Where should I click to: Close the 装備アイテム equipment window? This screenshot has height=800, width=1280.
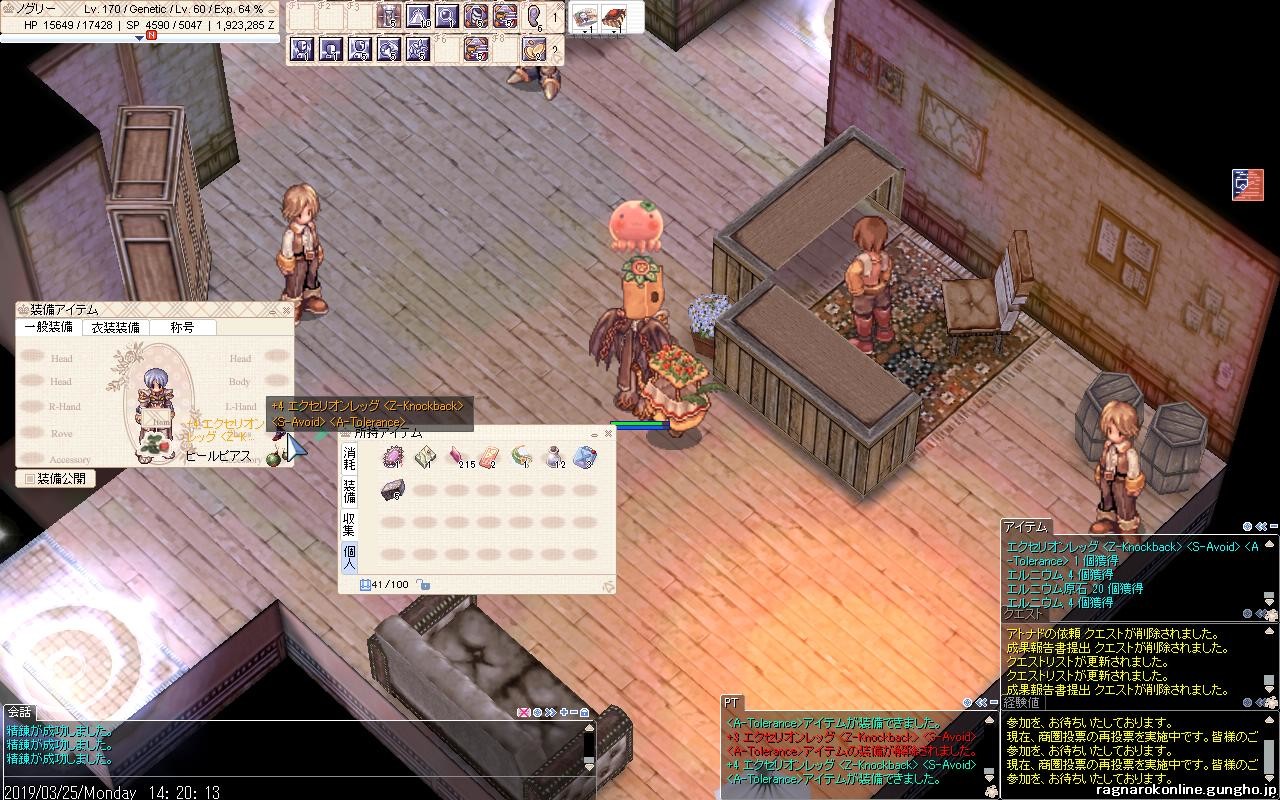click(x=286, y=310)
